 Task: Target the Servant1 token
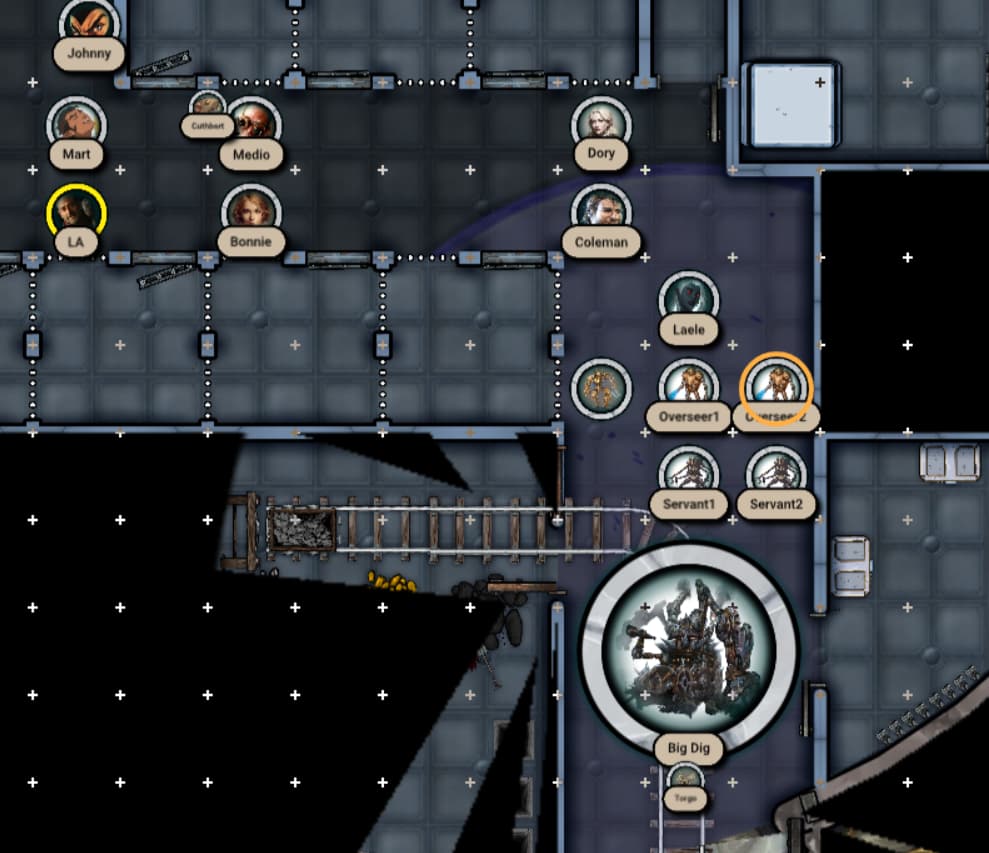pos(689,473)
